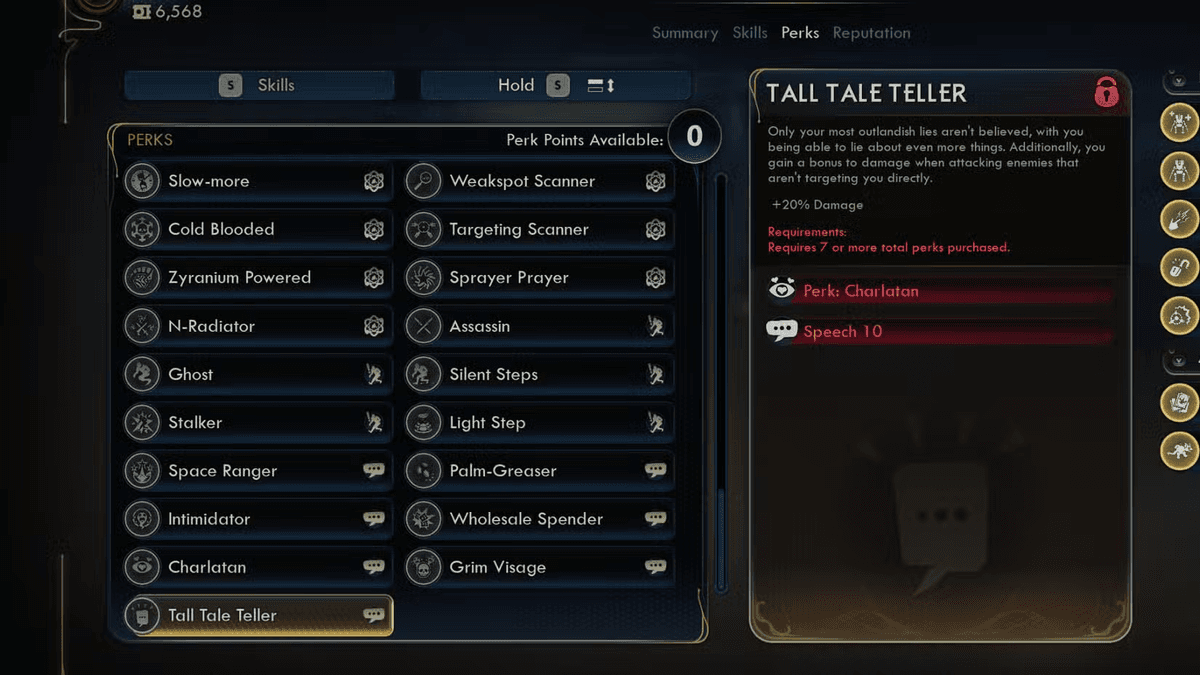Select the Slow-more perk

pyautogui.click(x=258, y=181)
